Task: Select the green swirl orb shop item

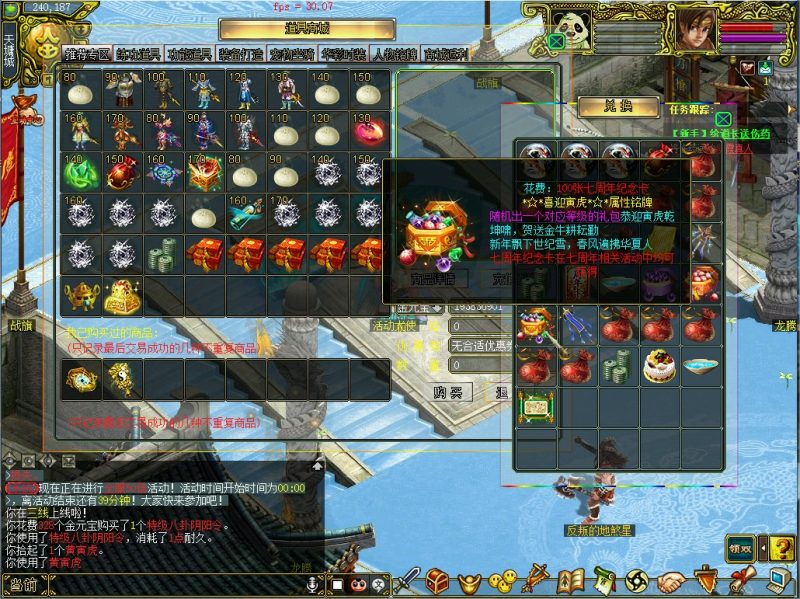Action: (x=79, y=173)
